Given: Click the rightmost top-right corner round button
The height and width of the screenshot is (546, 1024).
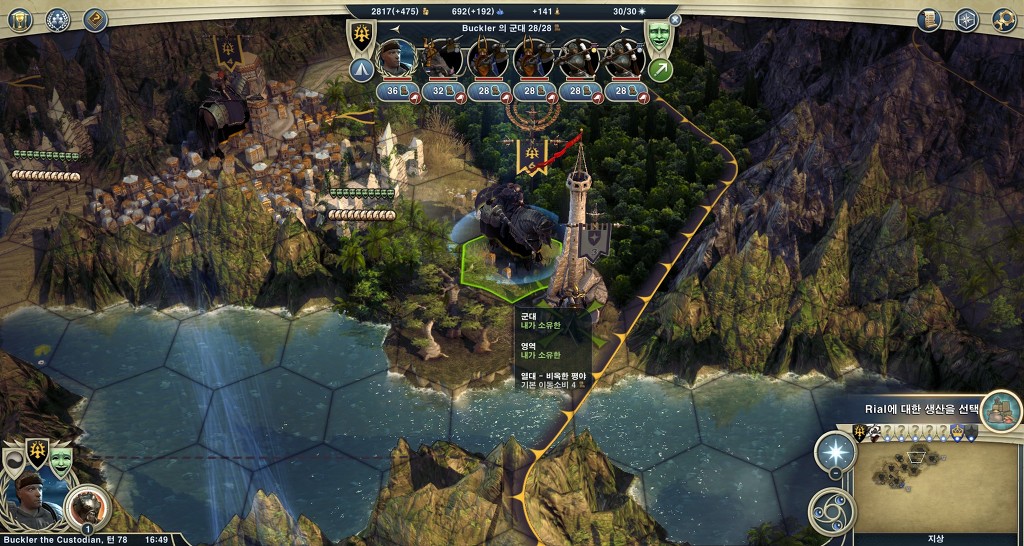Looking at the screenshot, I should point(1004,19).
